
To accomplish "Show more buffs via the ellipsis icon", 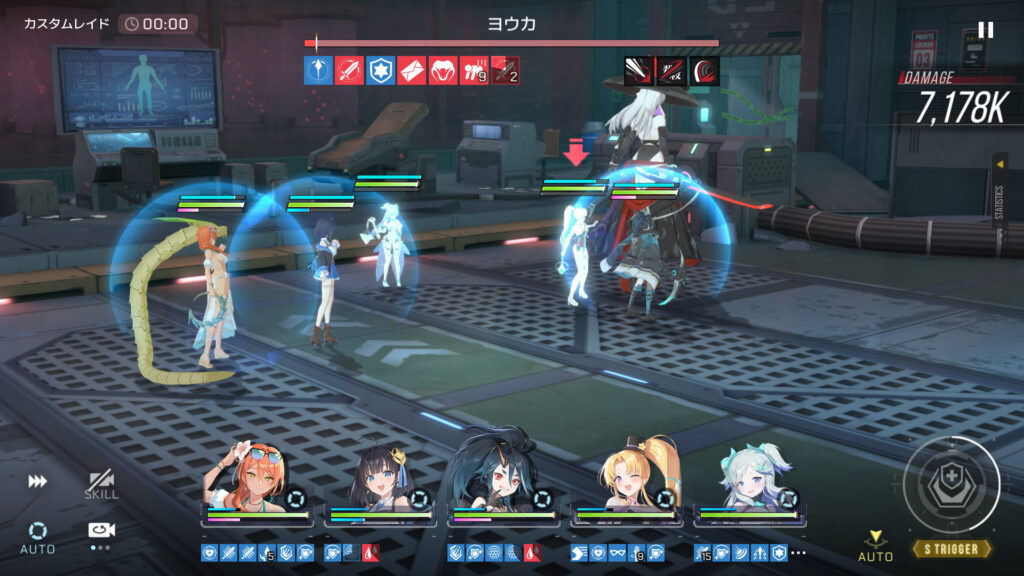I will 798,552.
